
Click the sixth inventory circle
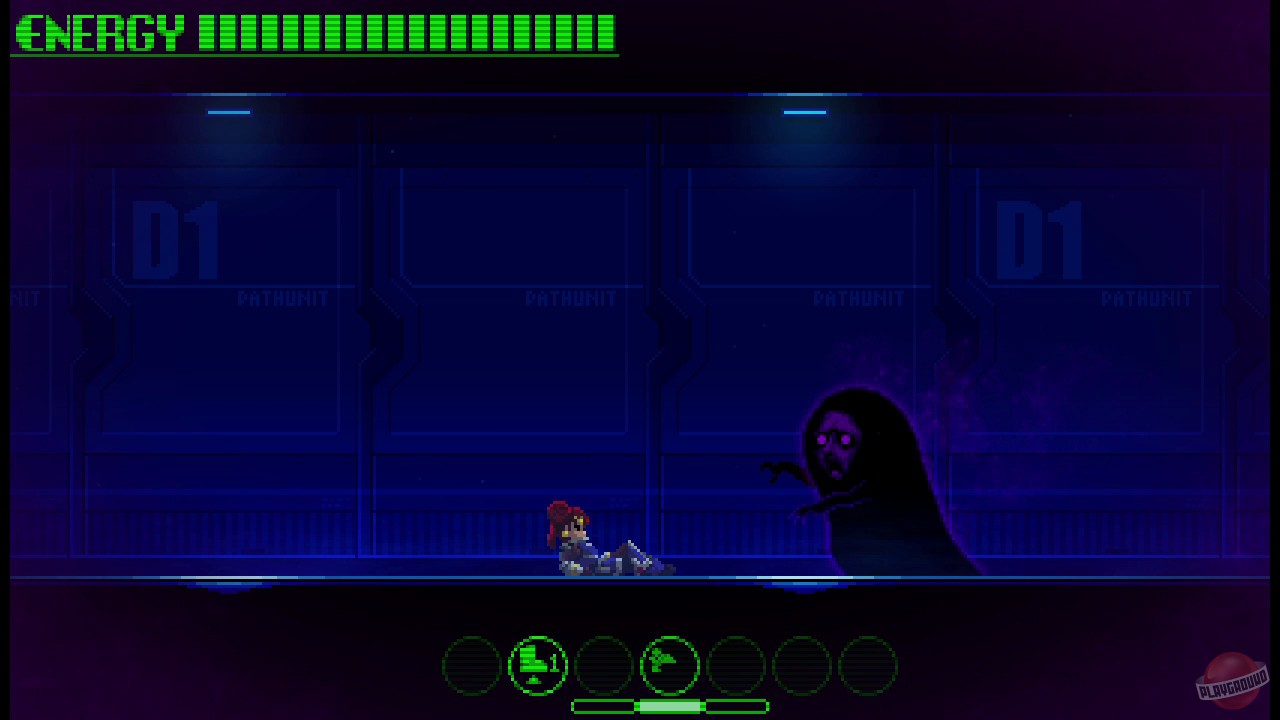pos(803,664)
